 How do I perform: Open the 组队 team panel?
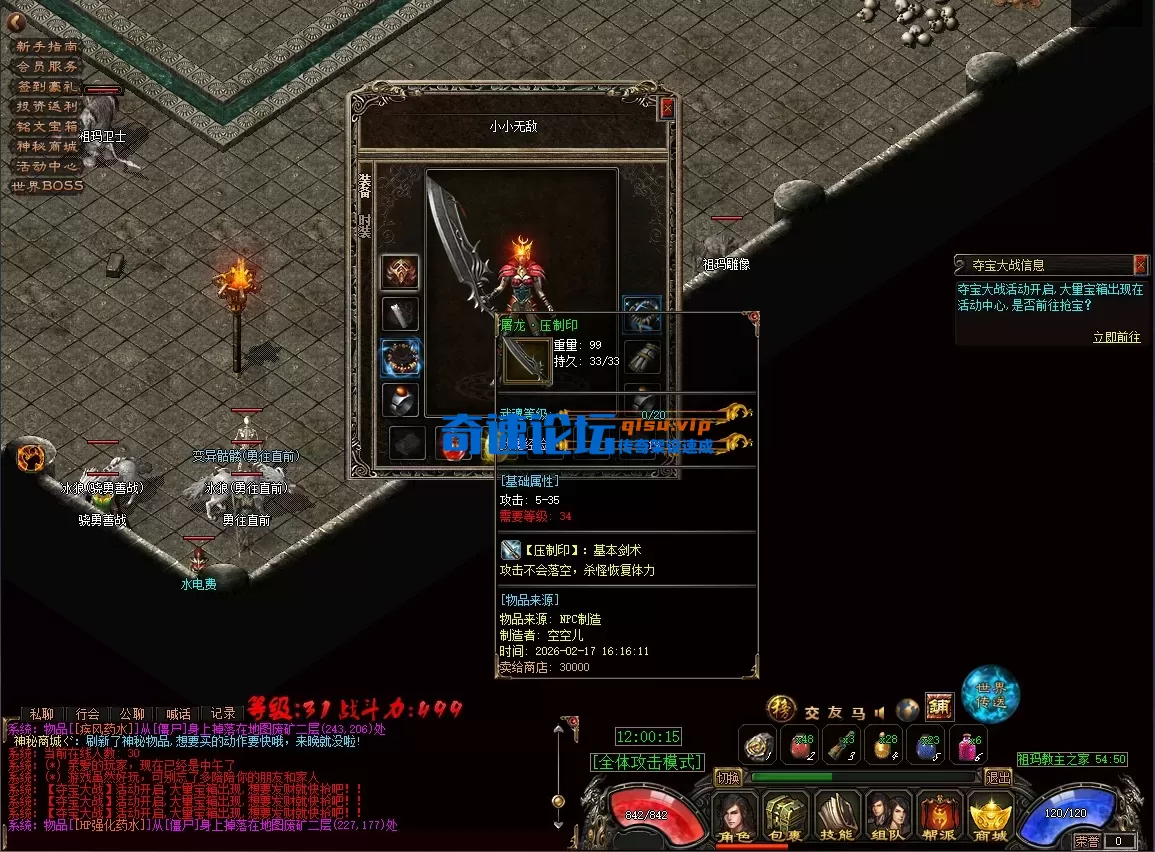(888, 818)
